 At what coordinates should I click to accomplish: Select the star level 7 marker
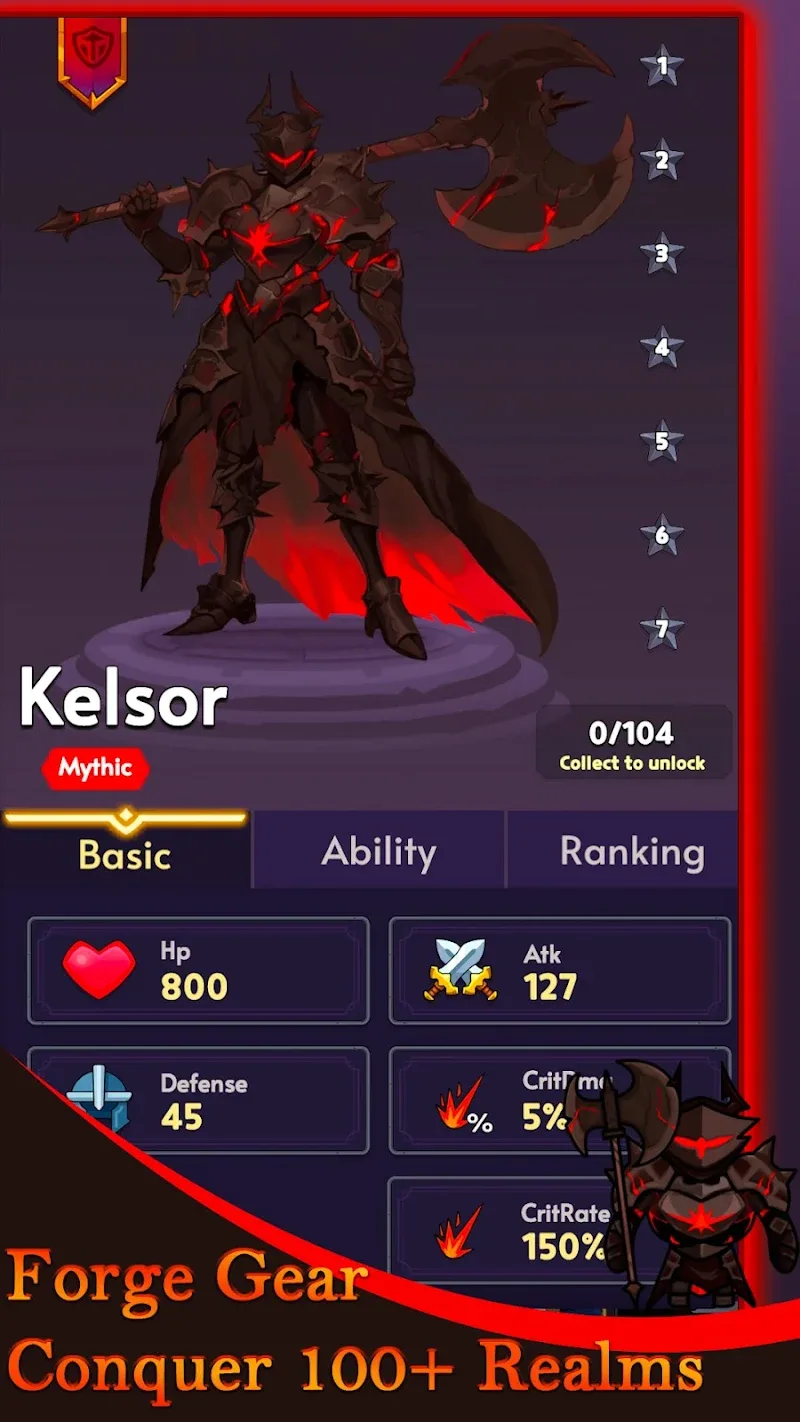(x=661, y=629)
